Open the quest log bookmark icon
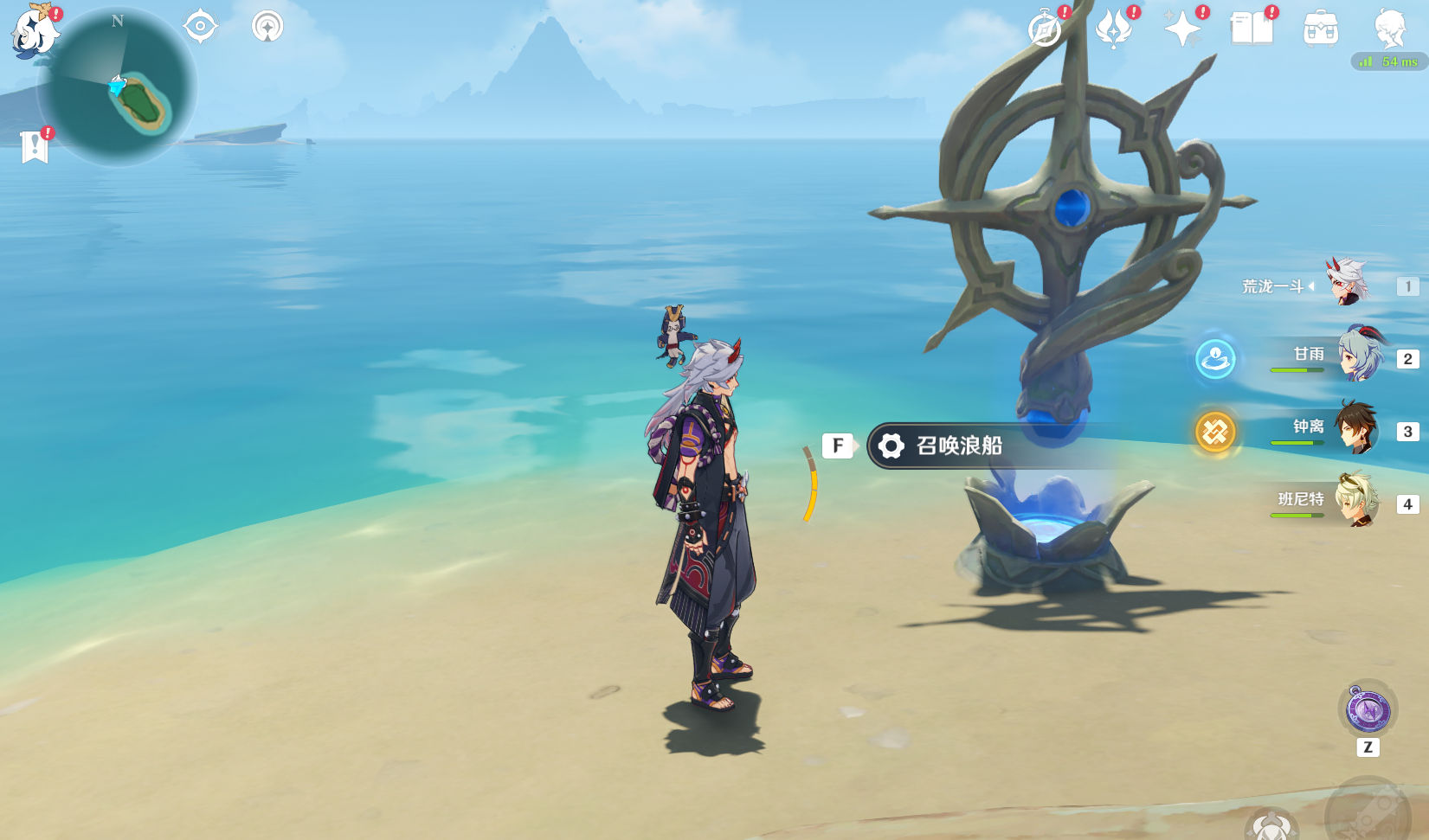Viewport: 1429px width, 840px height. coord(35,146)
